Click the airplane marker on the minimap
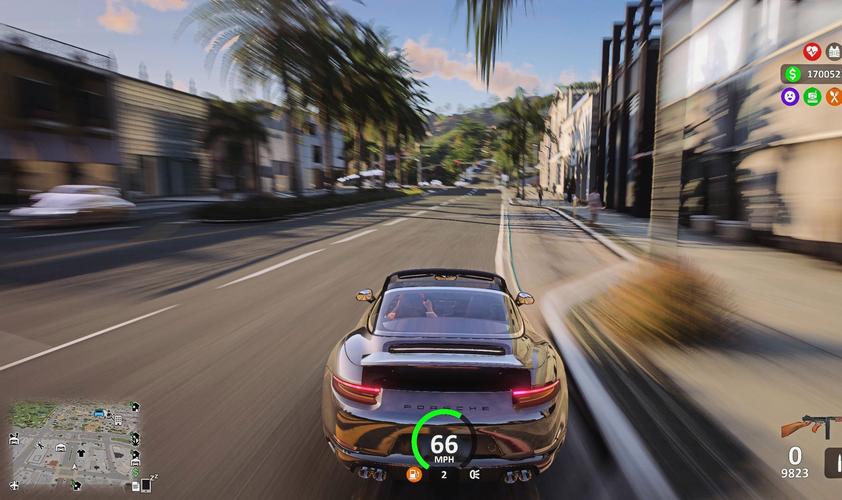 (14, 486)
